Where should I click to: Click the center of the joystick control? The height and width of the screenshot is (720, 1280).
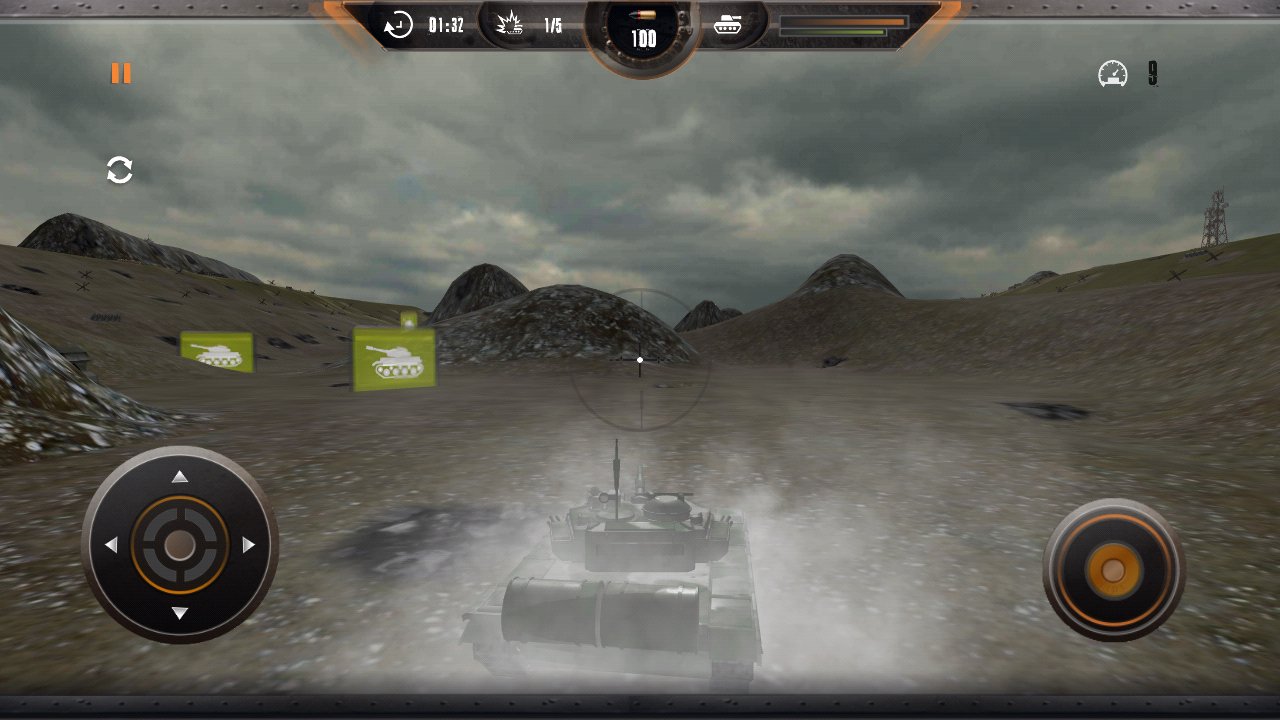[181, 543]
